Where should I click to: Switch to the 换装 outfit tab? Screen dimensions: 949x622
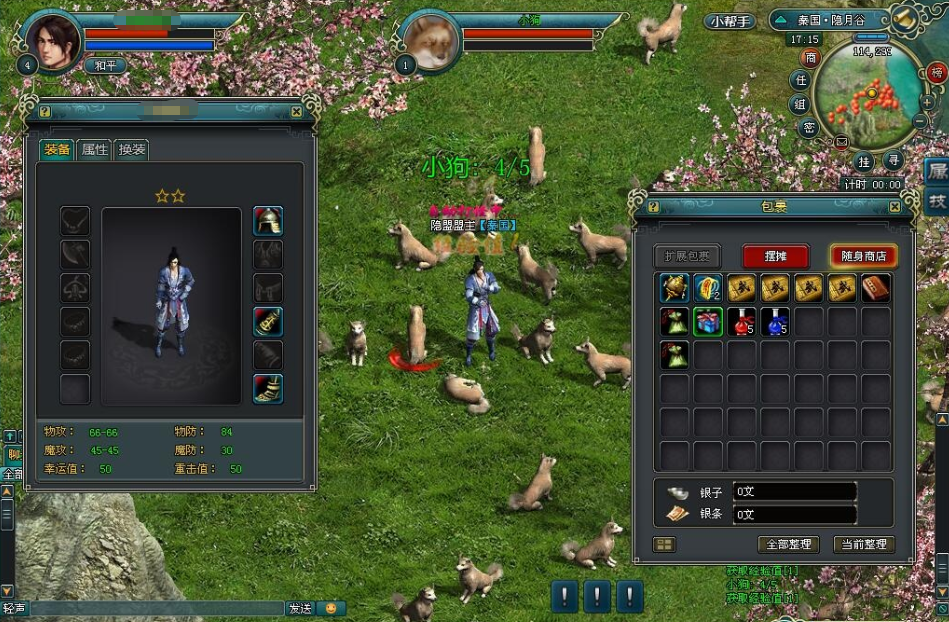click(x=132, y=150)
